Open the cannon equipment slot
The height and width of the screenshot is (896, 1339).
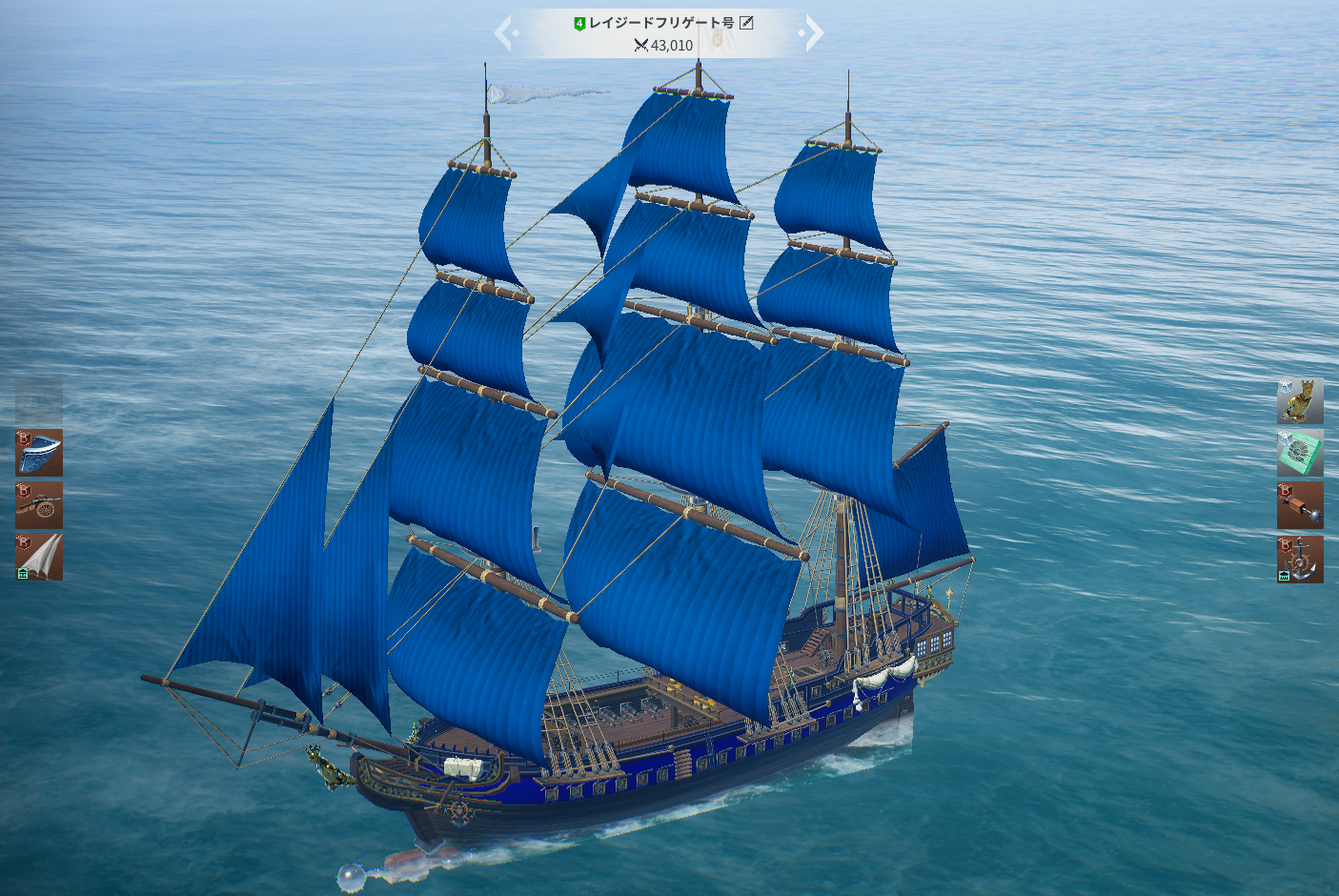coord(39,505)
